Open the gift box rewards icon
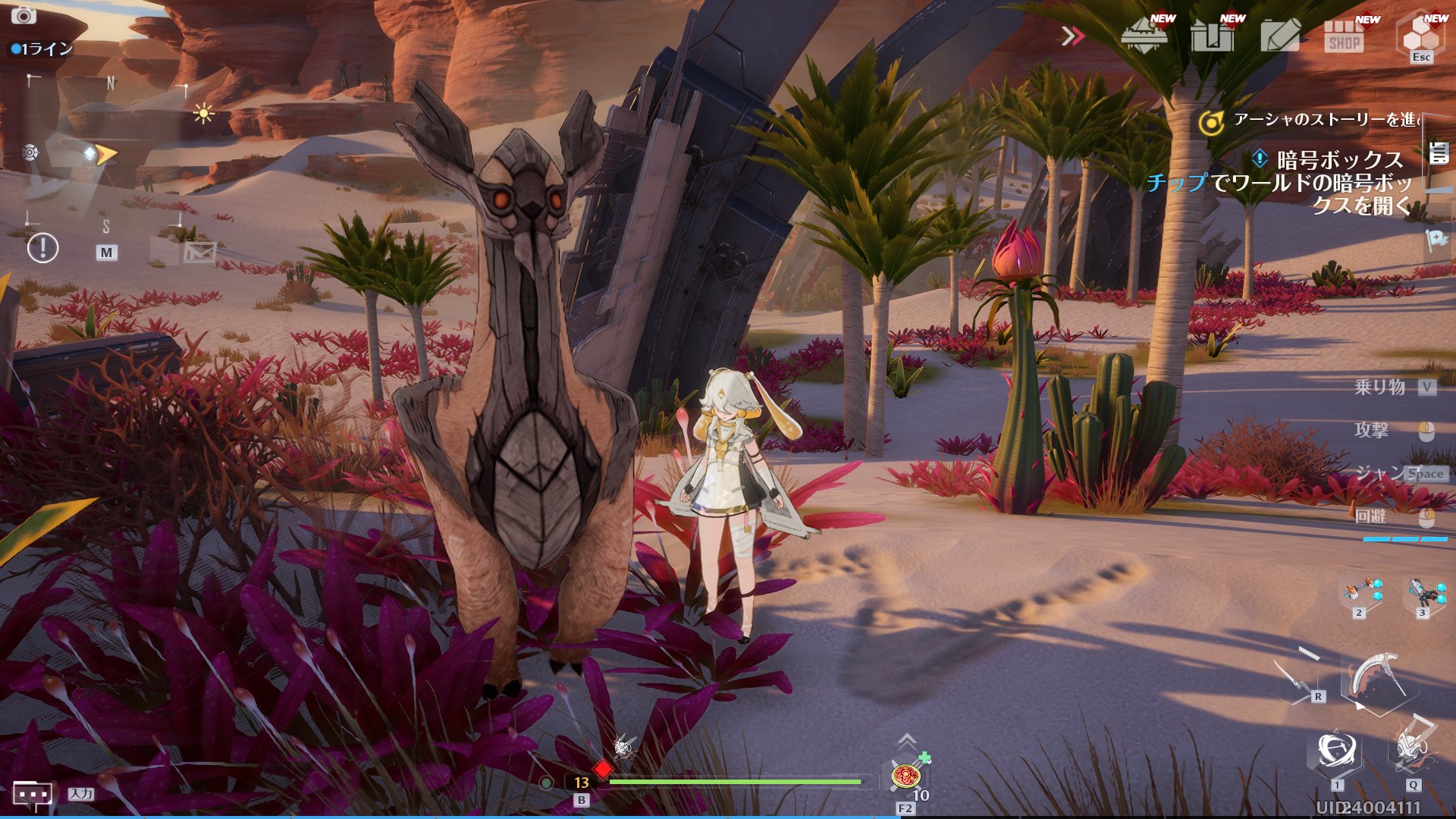 point(1212,35)
